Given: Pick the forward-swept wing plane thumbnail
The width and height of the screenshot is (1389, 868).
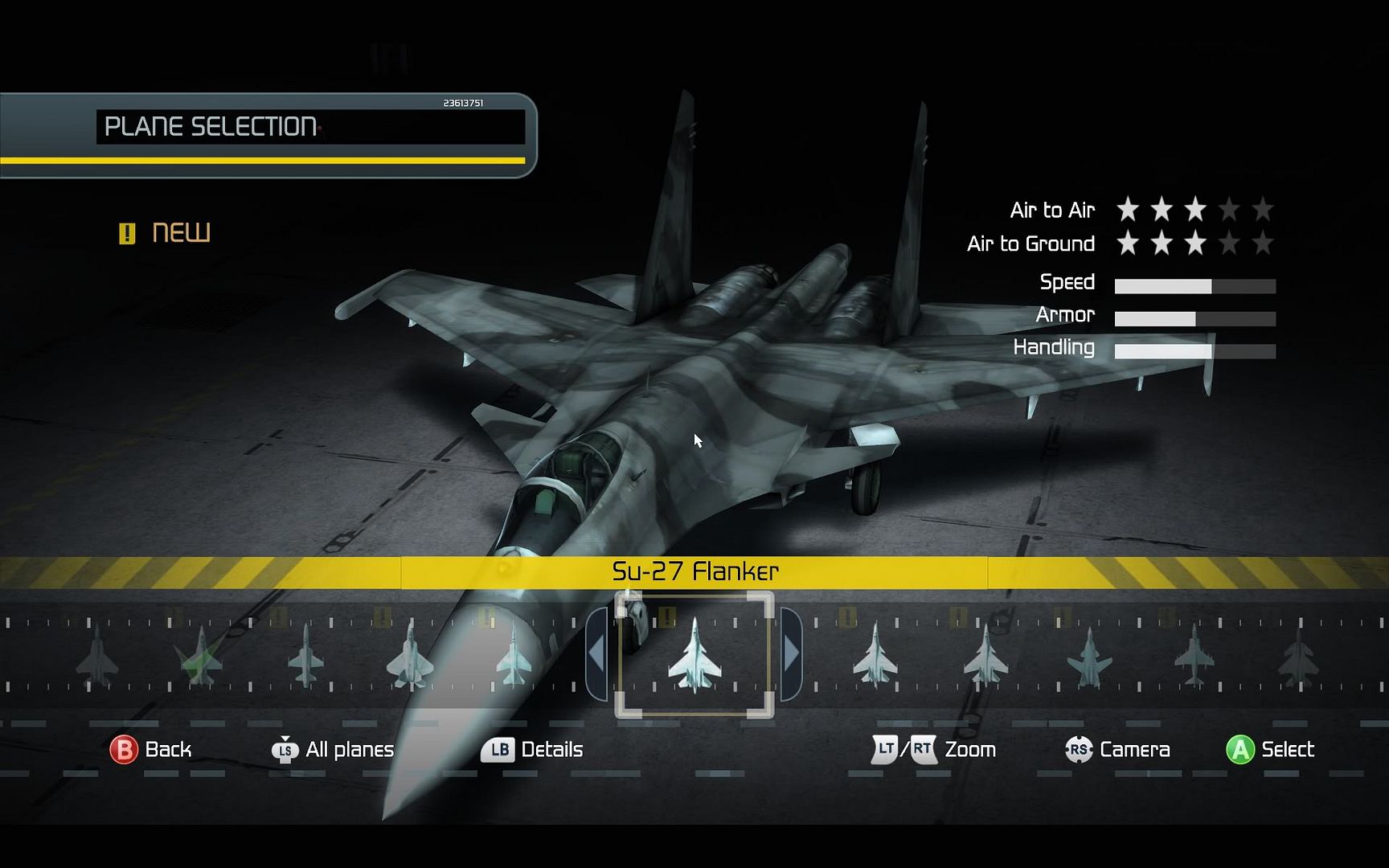Looking at the screenshot, I should pos(1089,657).
